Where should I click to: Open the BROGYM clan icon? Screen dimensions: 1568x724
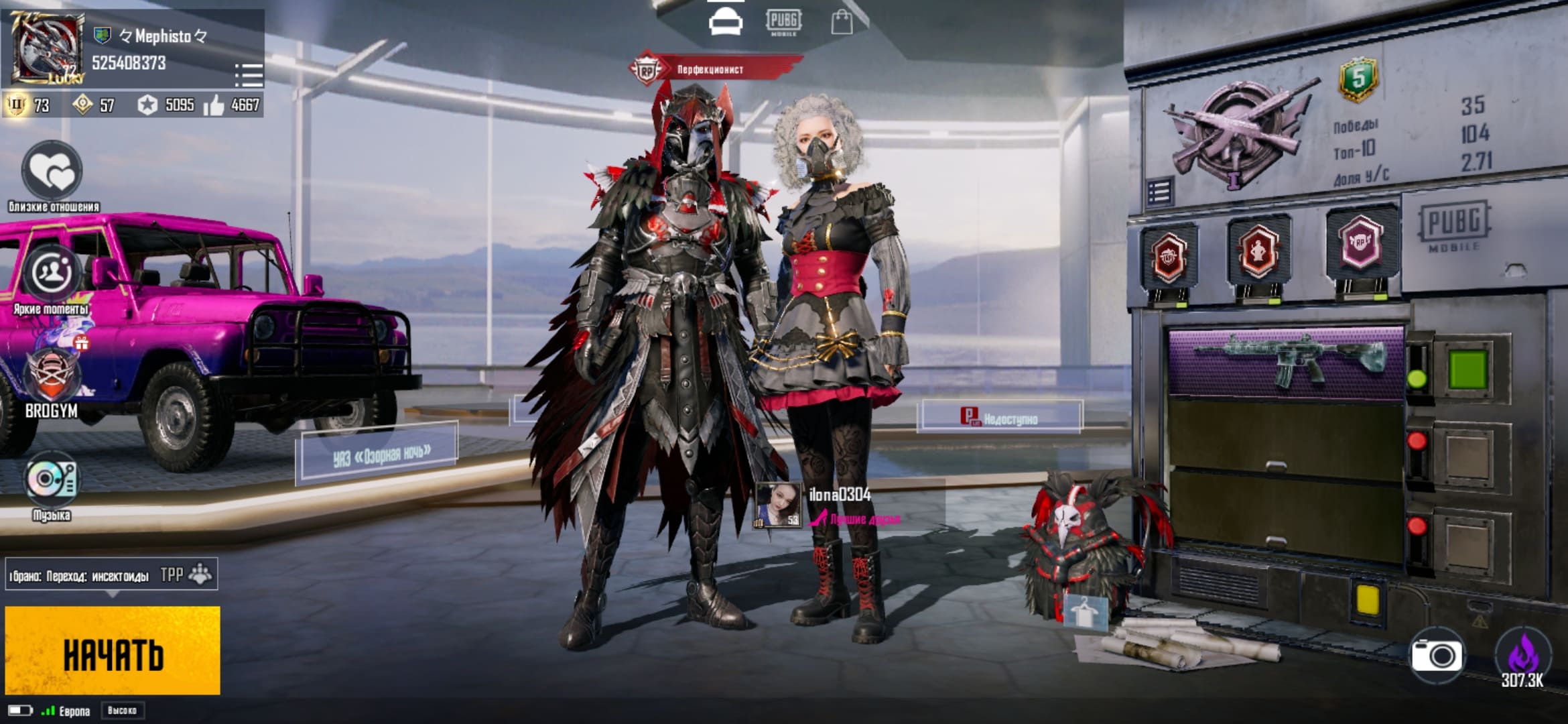(x=52, y=375)
